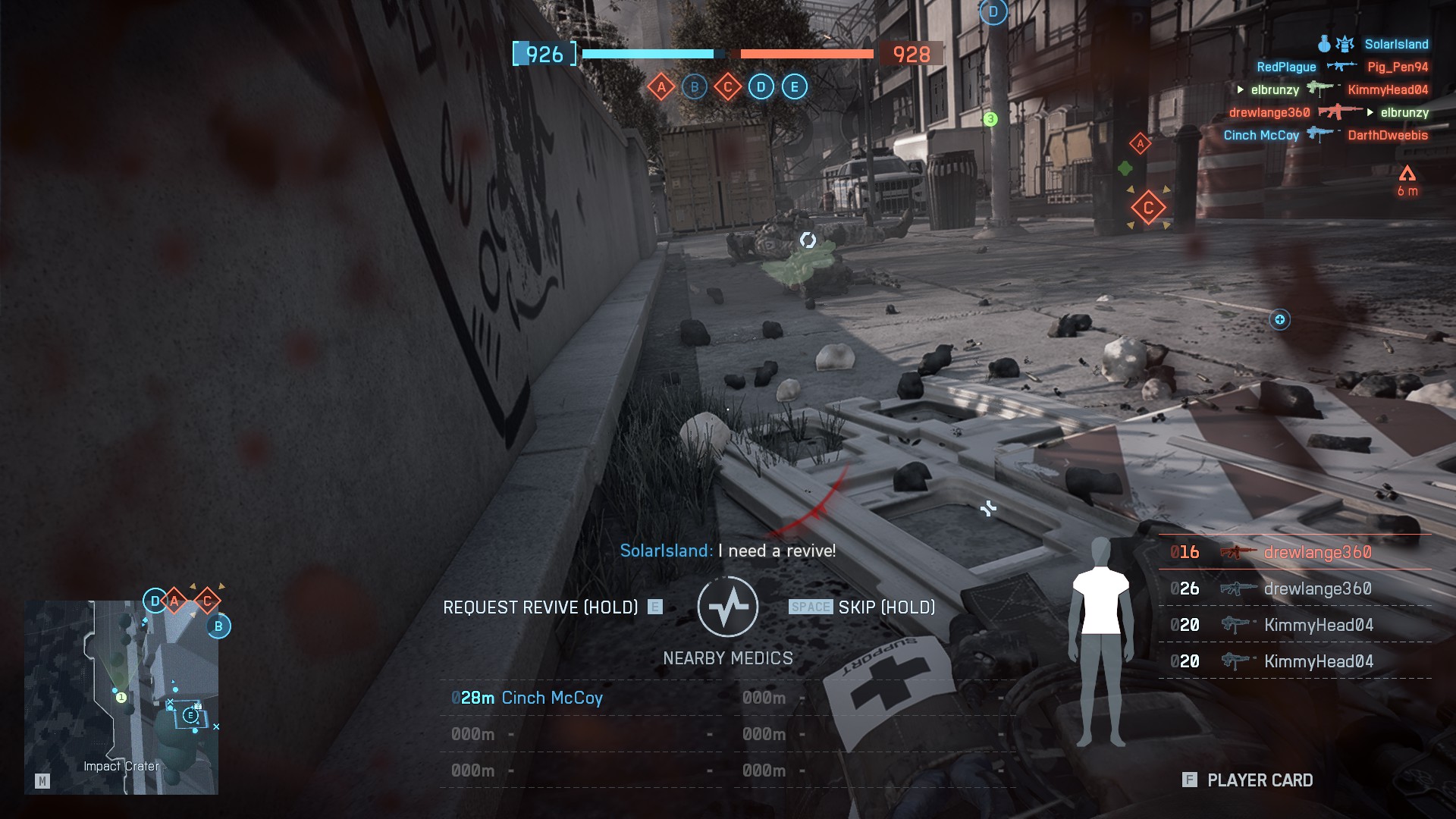Click the RedPlague kill feed entry
This screenshot has height=819, width=1456.
click(1286, 67)
